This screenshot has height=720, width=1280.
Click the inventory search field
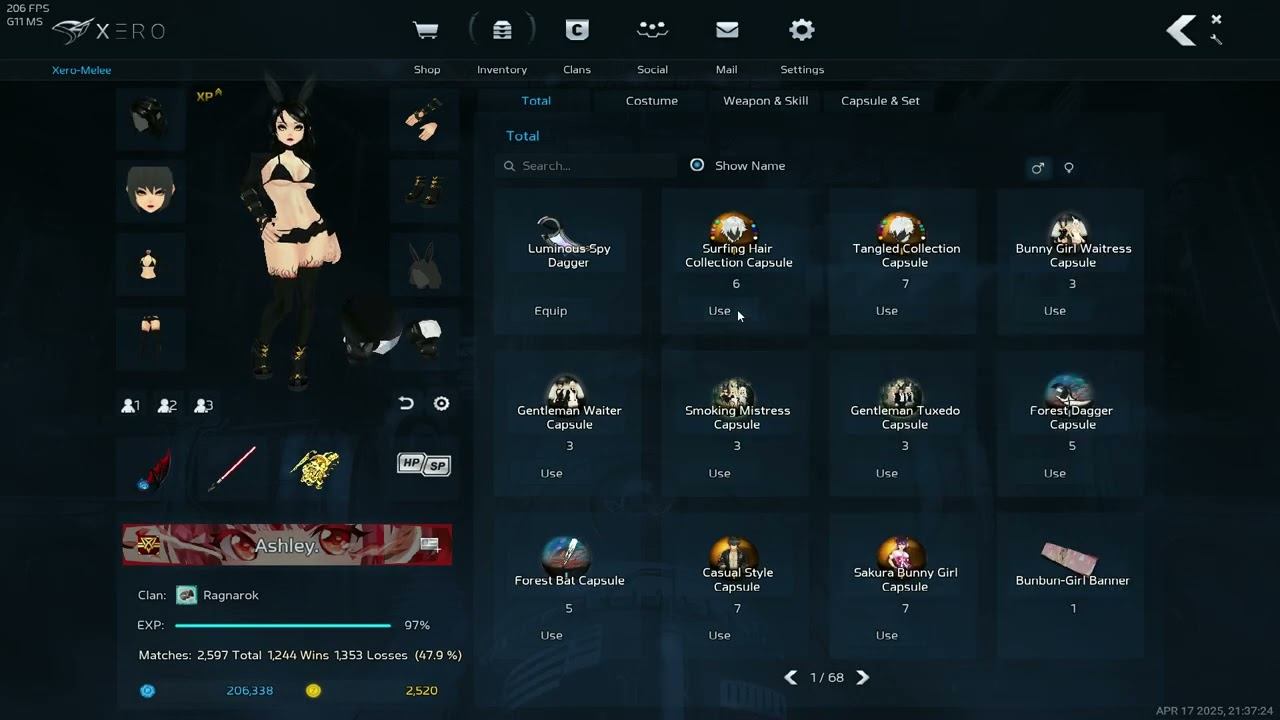[590, 166]
